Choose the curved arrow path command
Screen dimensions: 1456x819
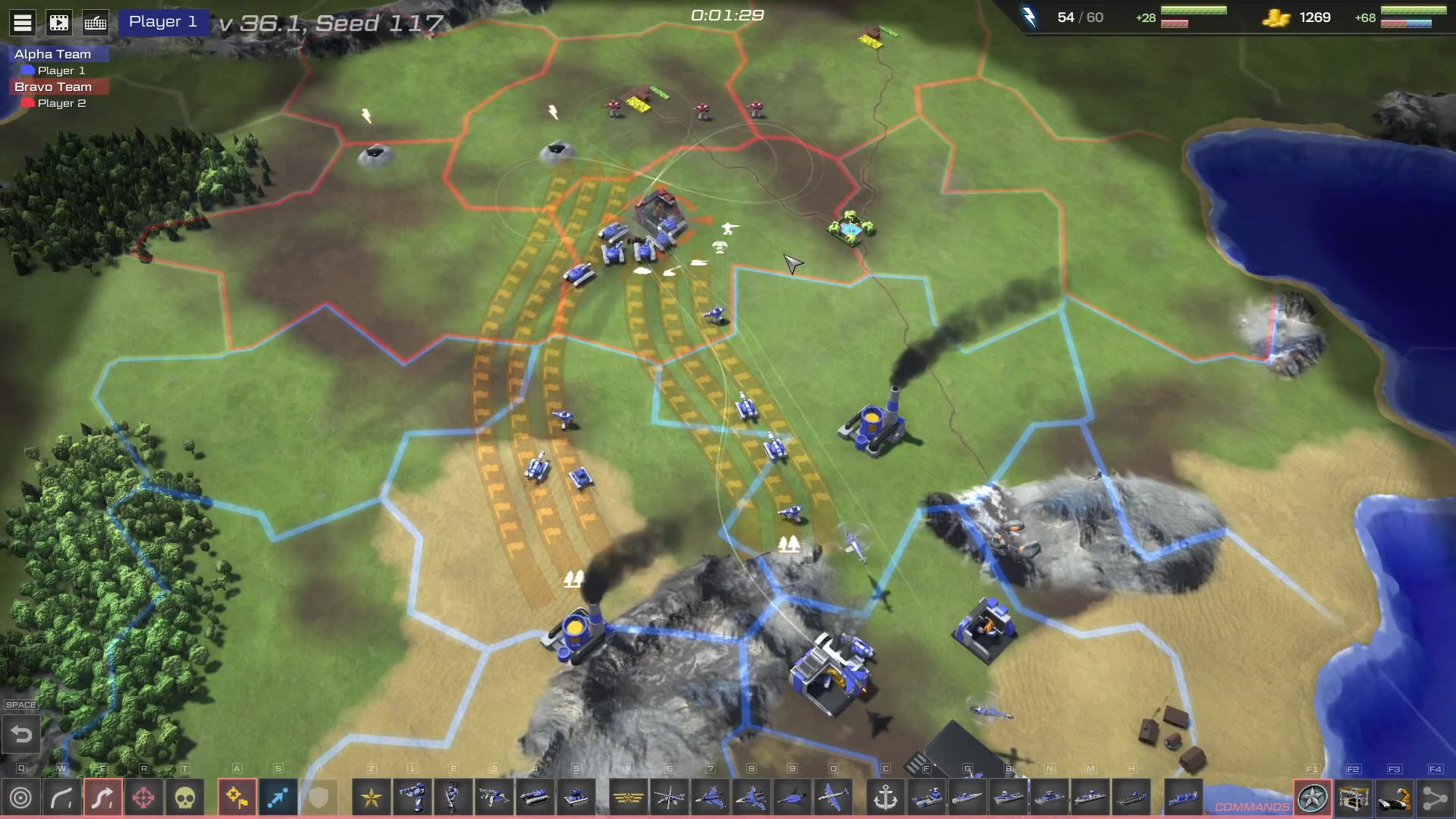tap(62, 798)
